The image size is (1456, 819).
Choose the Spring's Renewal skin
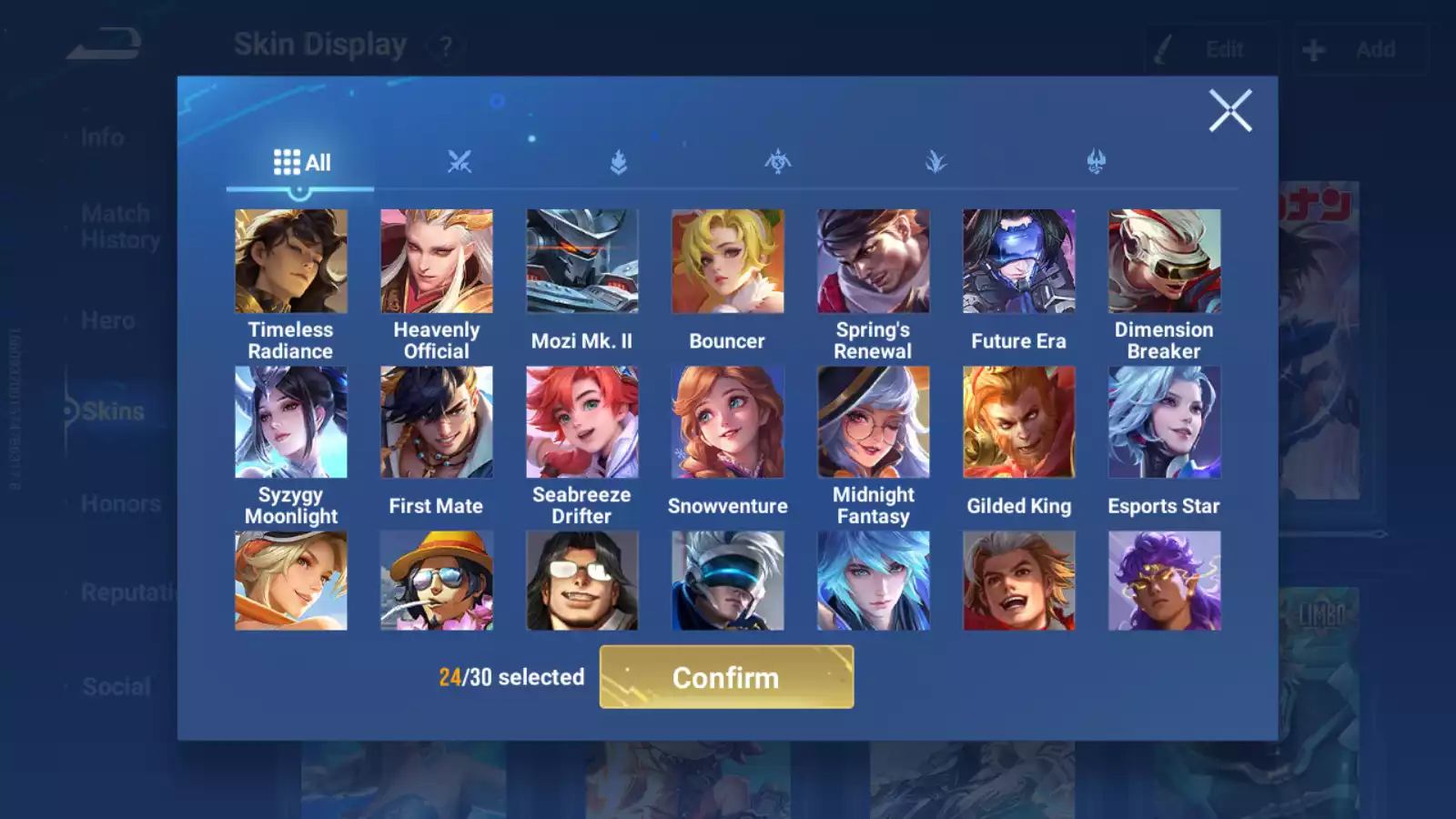tap(873, 262)
